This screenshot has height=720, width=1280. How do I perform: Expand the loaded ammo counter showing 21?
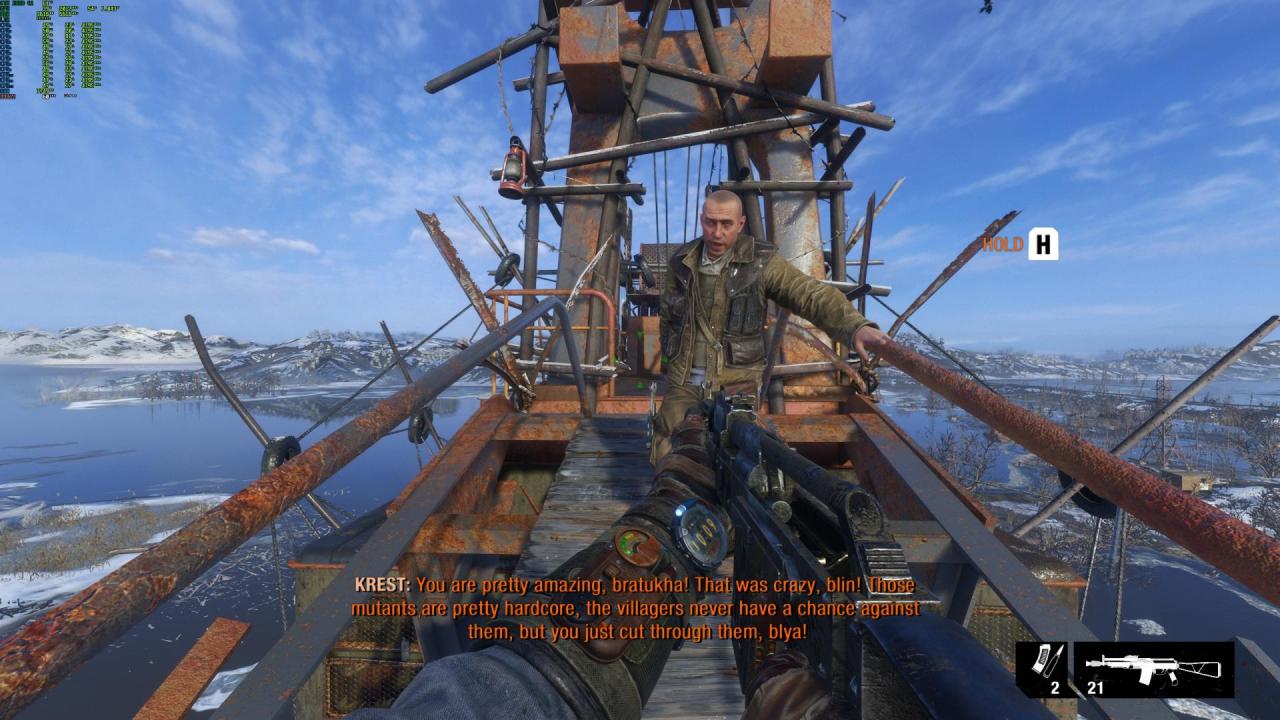(x=1095, y=688)
